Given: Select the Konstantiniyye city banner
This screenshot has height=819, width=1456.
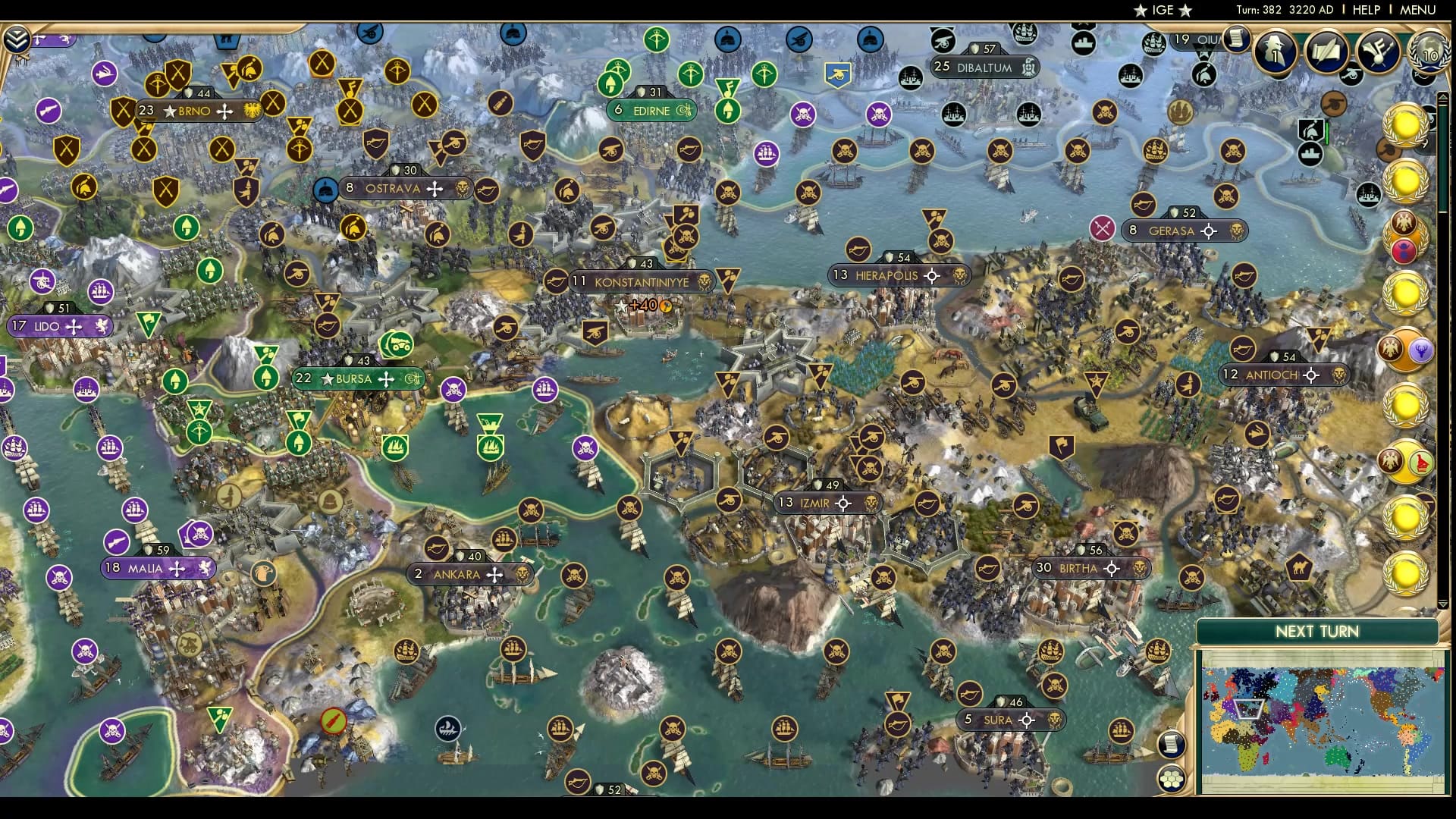Looking at the screenshot, I should (x=641, y=281).
